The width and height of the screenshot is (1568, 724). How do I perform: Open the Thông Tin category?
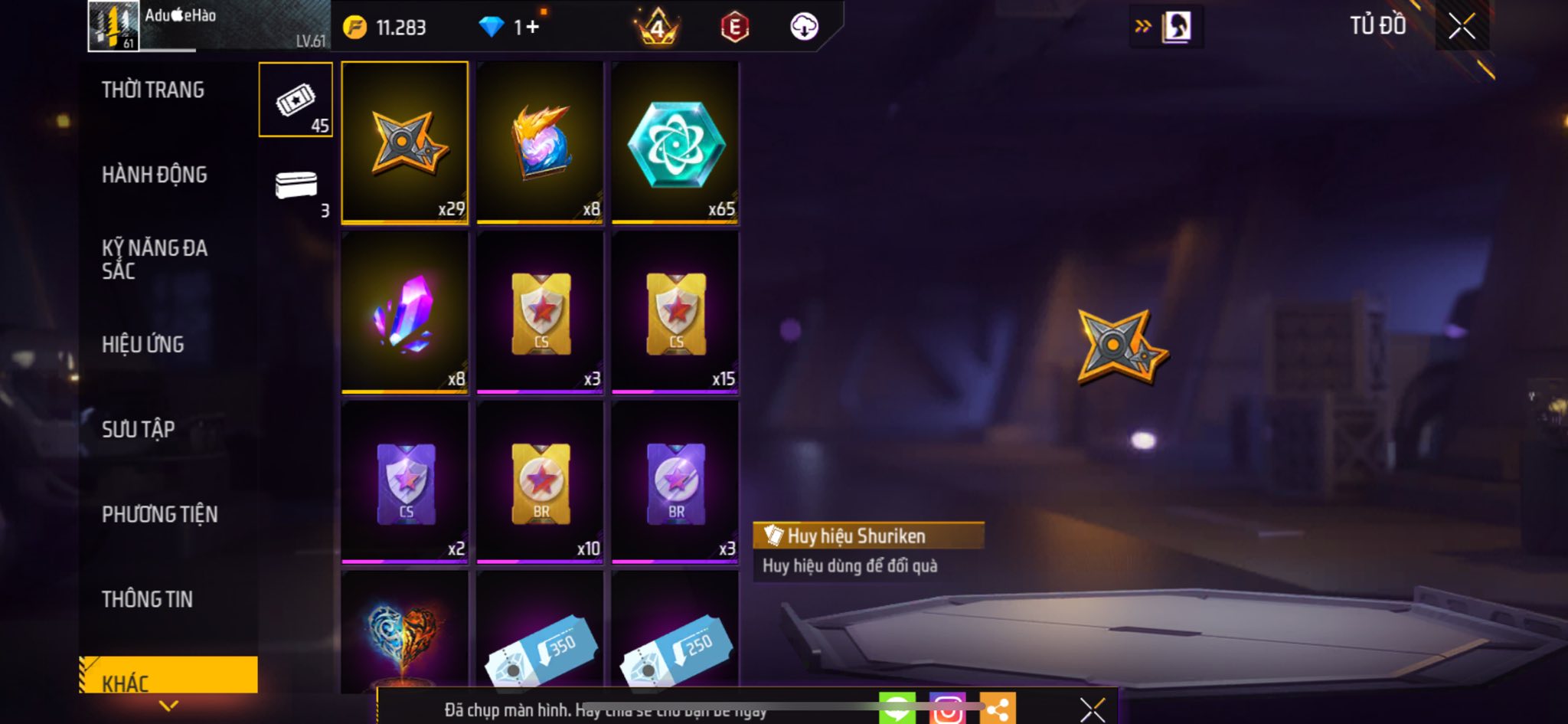tap(147, 599)
